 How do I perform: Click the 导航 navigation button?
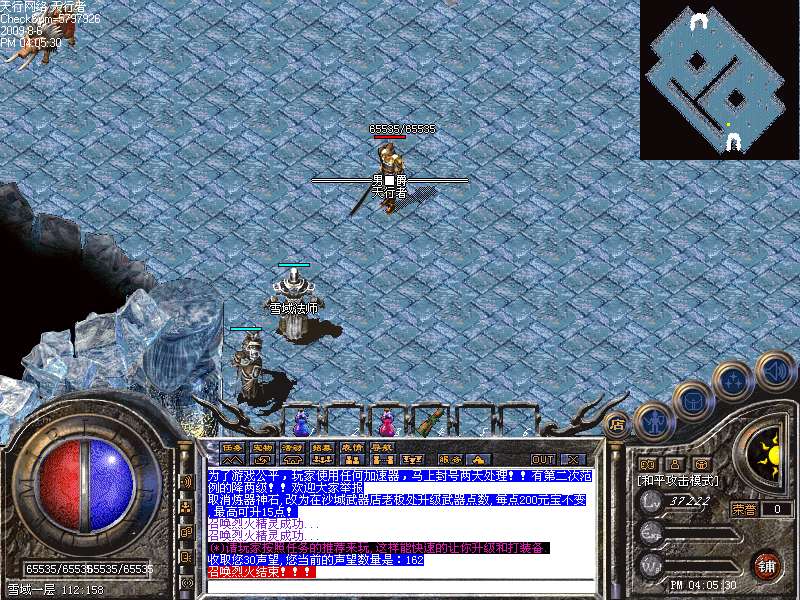[382, 447]
